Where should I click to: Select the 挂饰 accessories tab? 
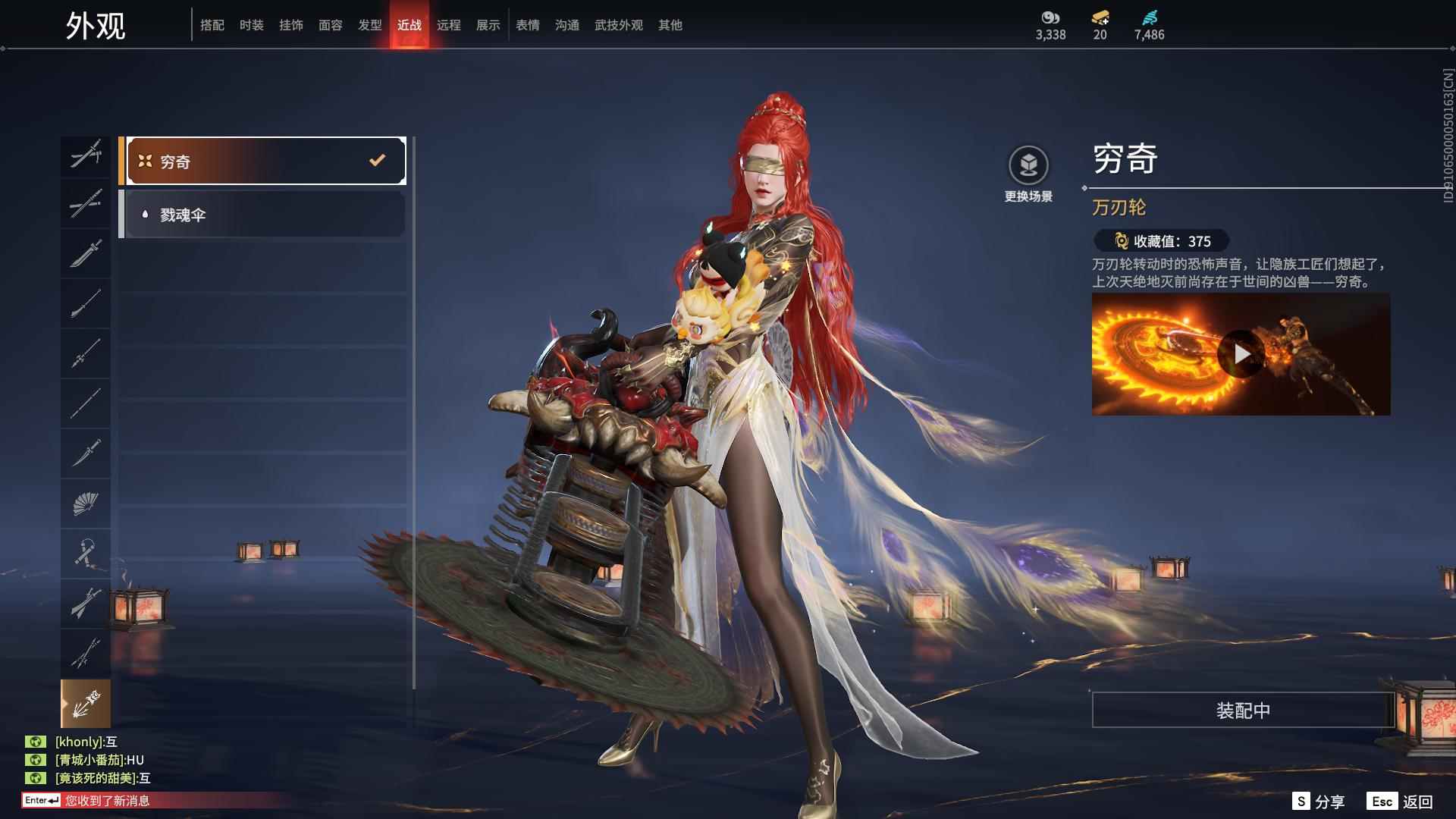pyautogui.click(x=291, y=25)
